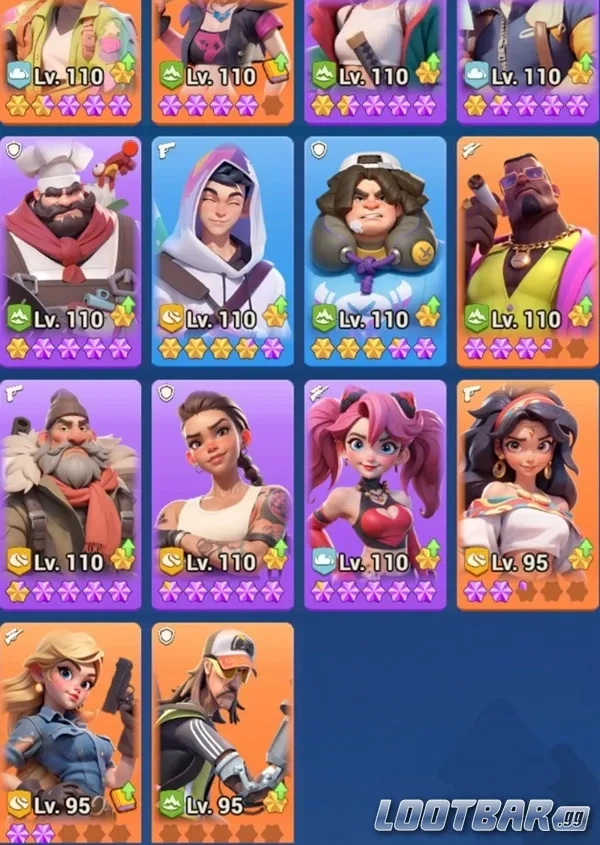
Task: Select the tattooed hero in tank top
Action: (x=223, y=493)
